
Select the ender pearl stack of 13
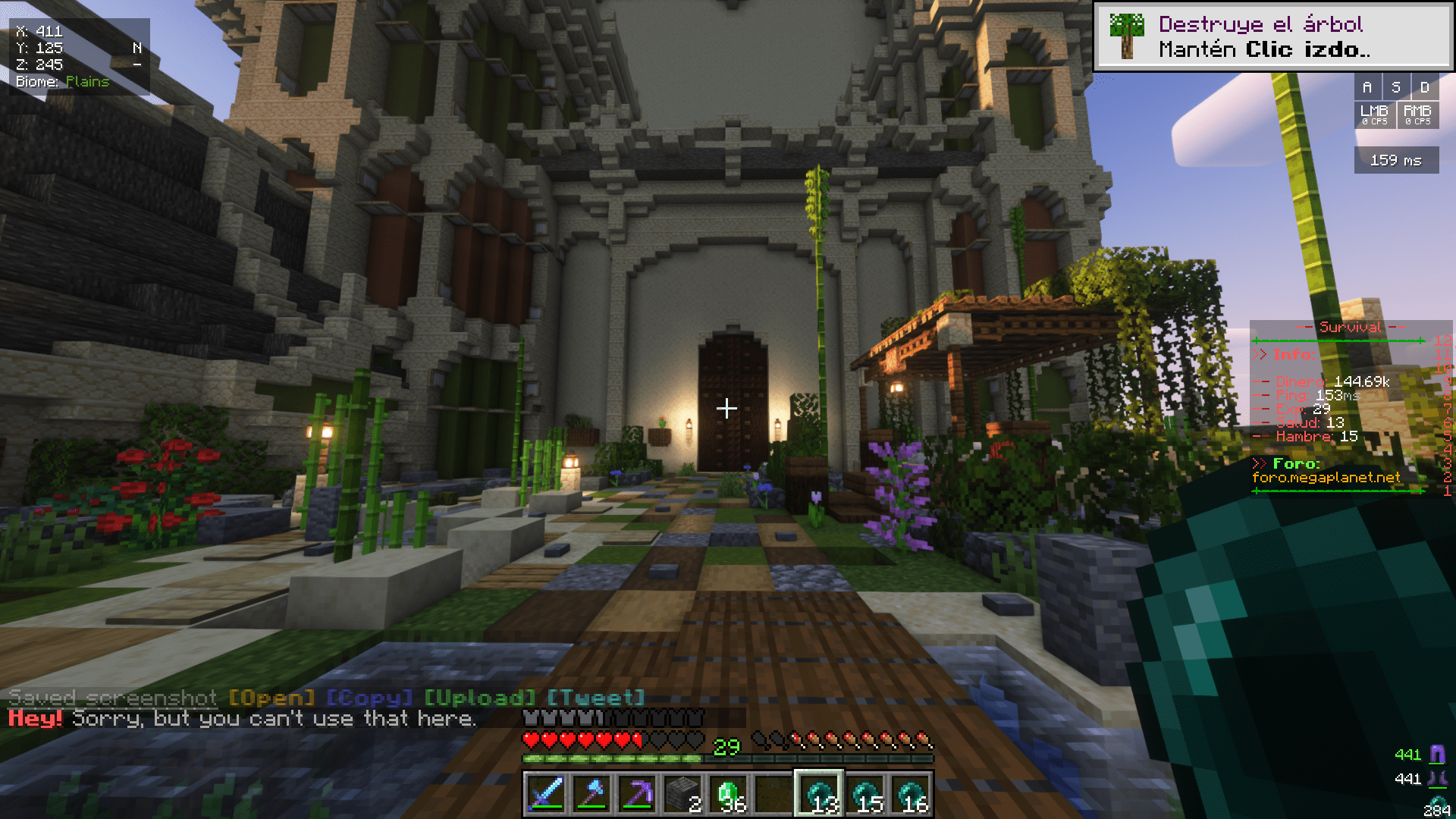(x=819, y=793)
